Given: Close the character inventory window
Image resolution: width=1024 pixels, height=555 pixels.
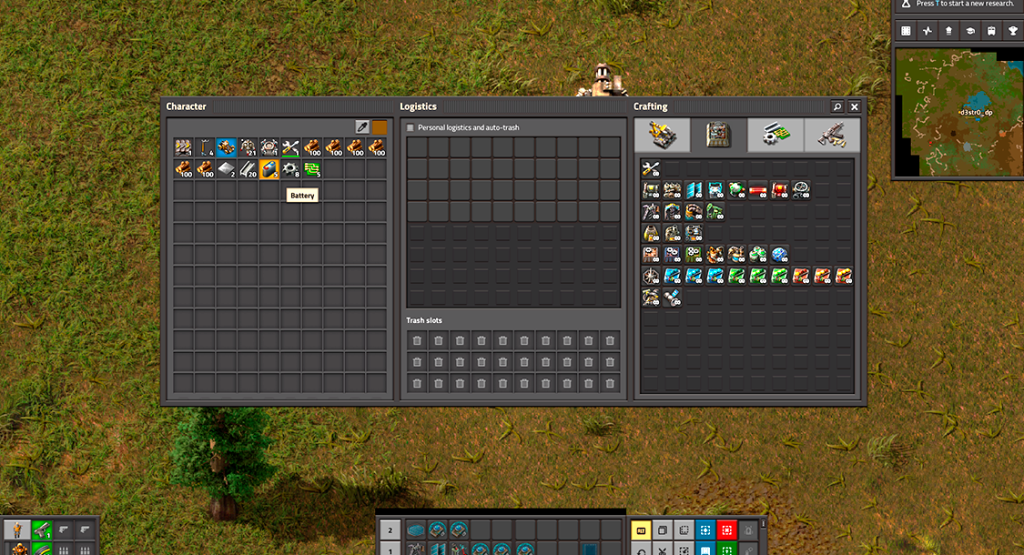Looking at the screenshot, I should pyautogui.click(x=854, y=106).
